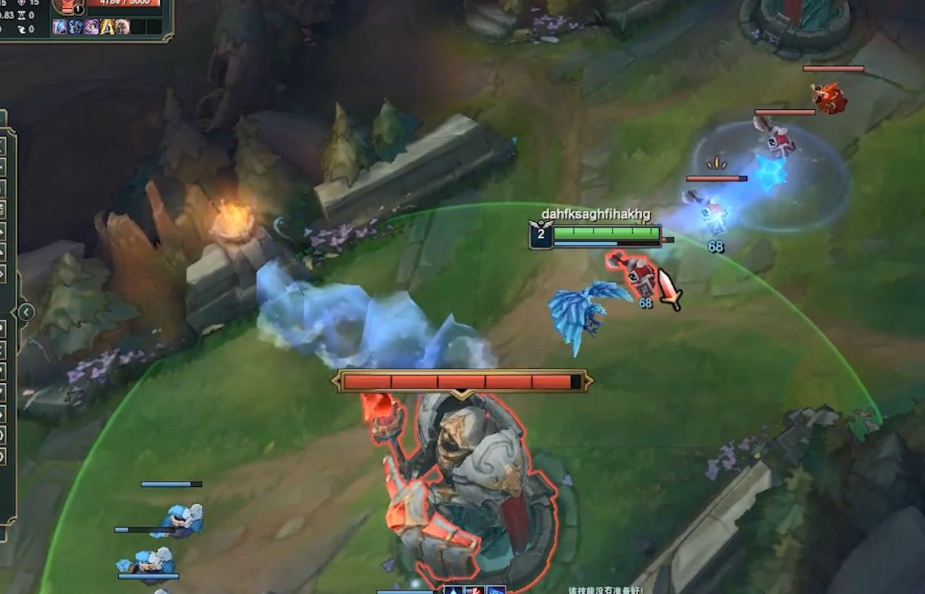Select the purple eye icon in target panel
Image resolution: width=925 pixels, height=594 pixels.
tap(91, 27)
